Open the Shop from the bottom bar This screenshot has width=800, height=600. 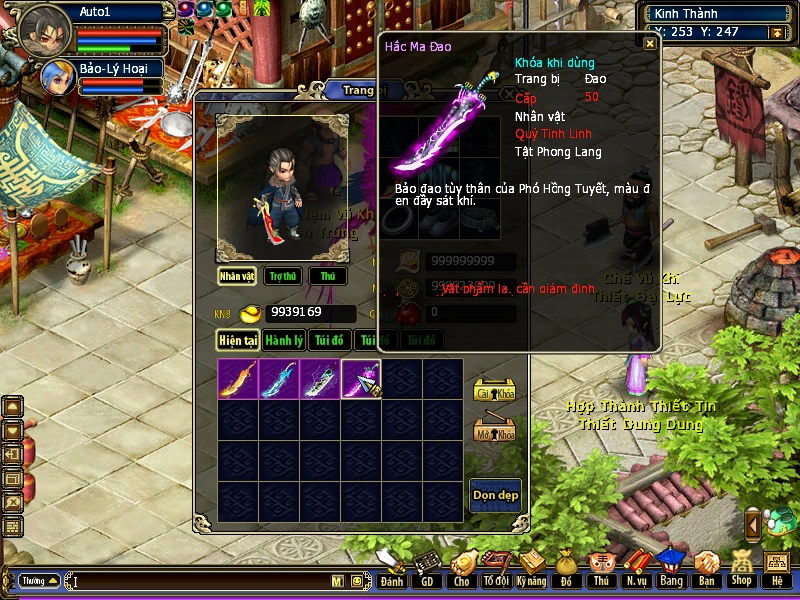click(x=741, y=566)
